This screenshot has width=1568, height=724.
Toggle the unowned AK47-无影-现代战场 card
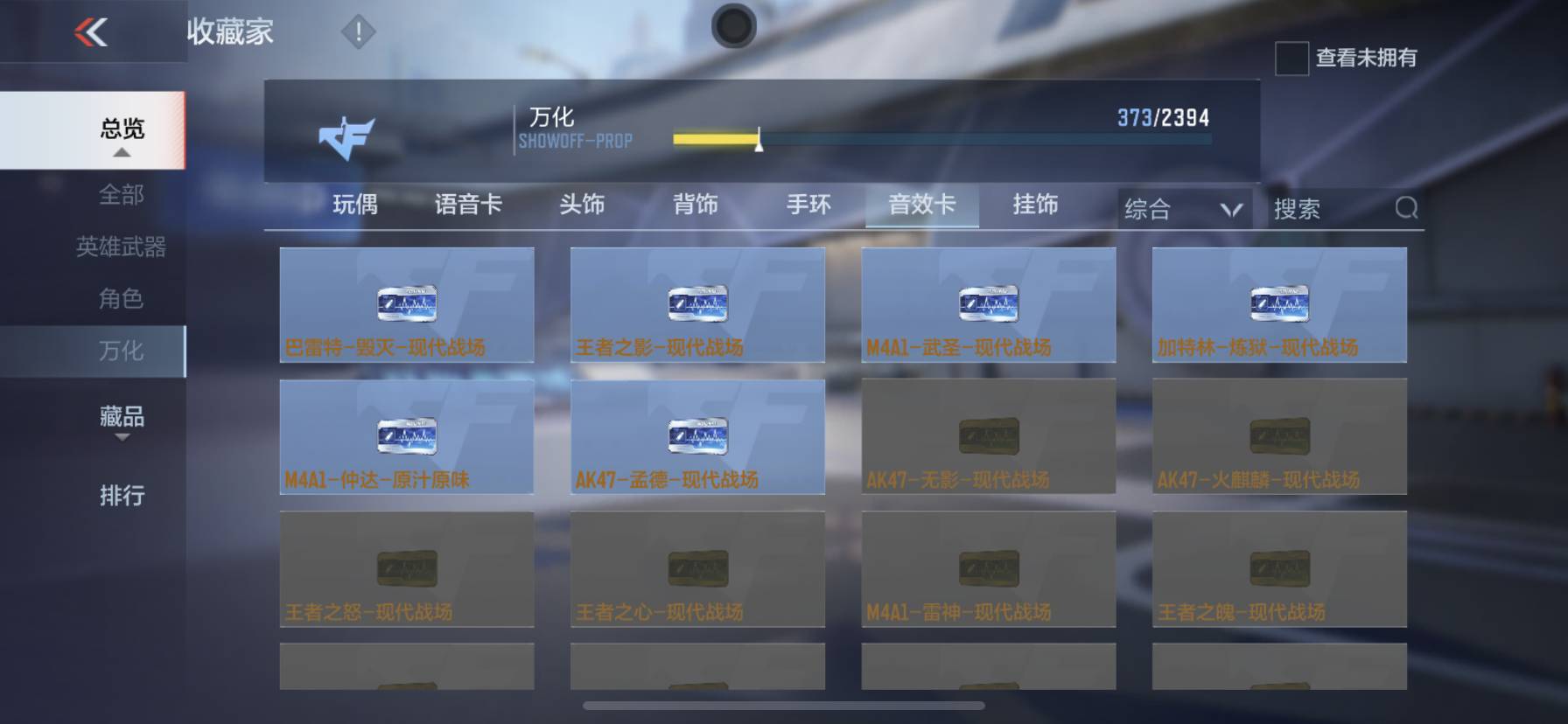[x=988, y=435]
